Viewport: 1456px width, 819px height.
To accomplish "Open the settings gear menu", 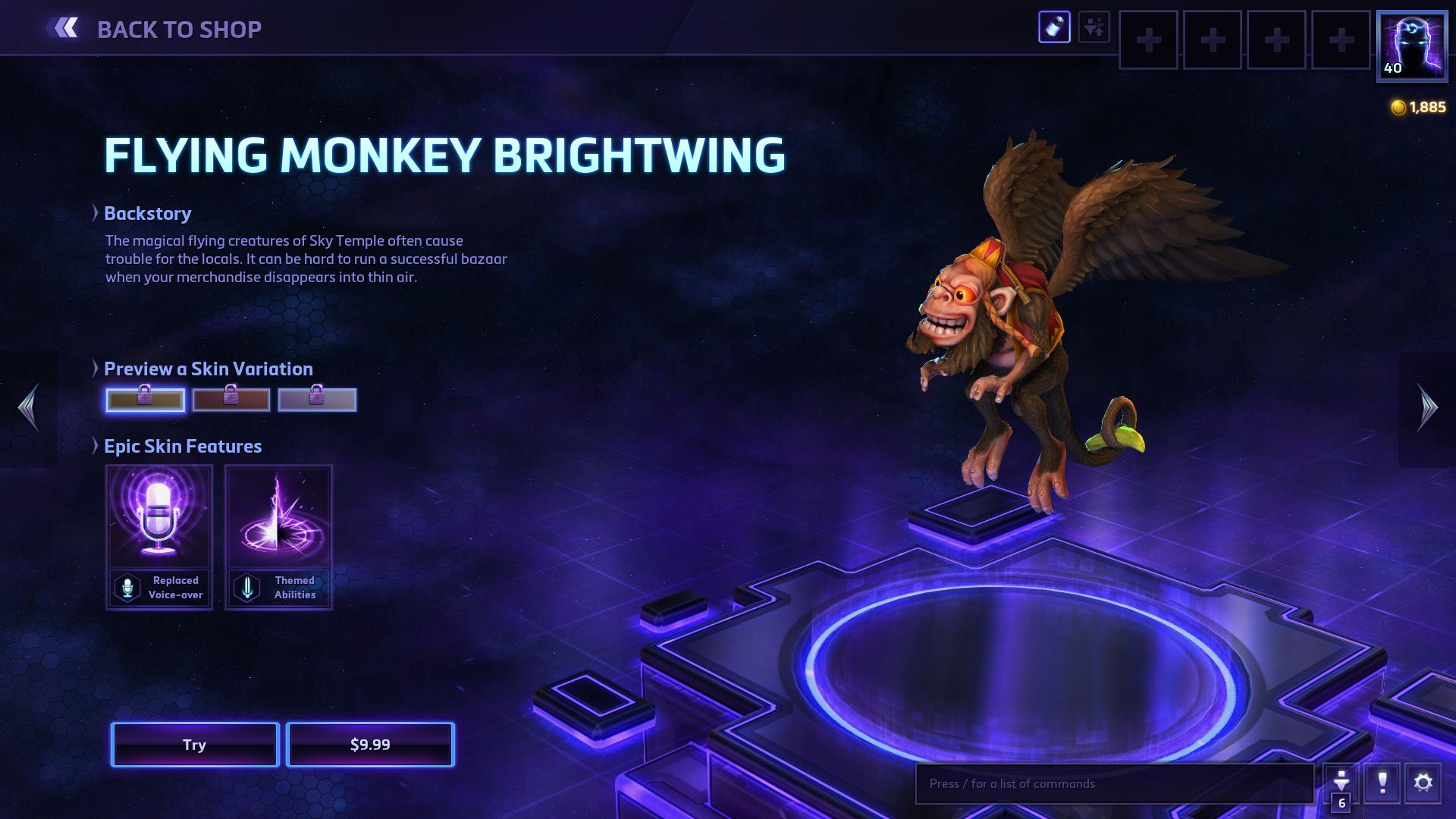I will (1423, 783).
